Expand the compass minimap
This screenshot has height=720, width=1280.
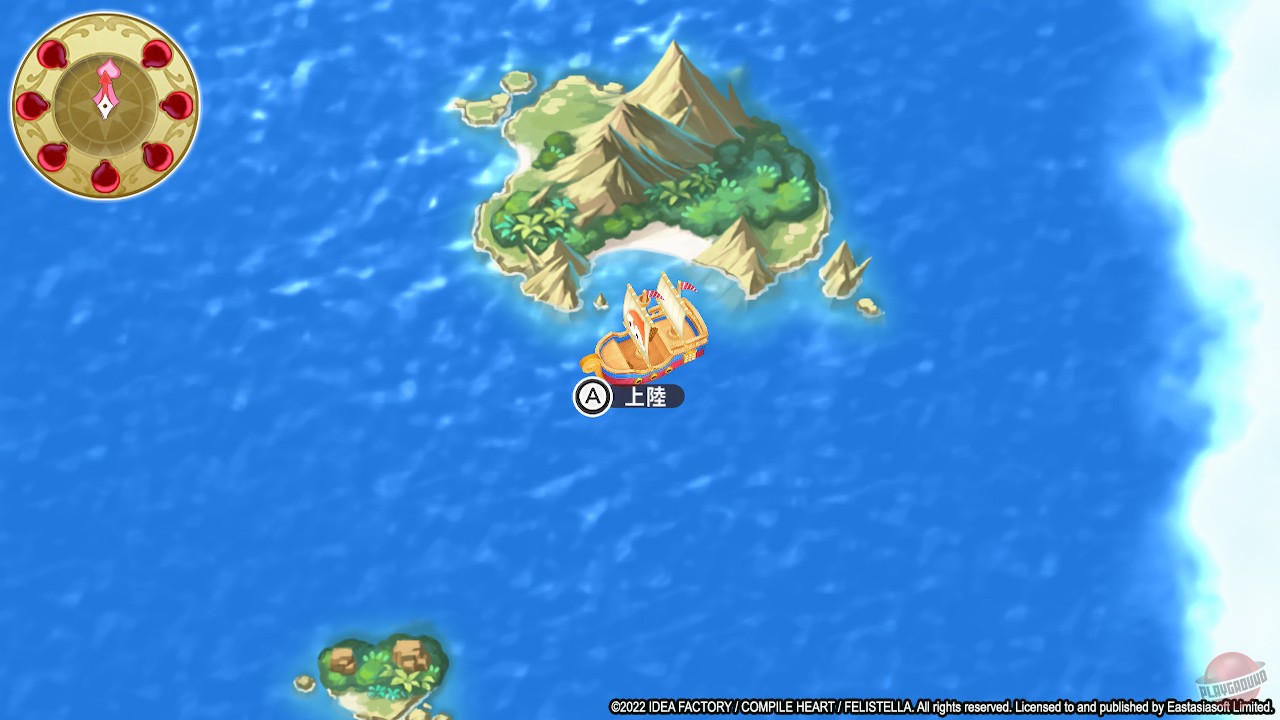click(104, 104)
